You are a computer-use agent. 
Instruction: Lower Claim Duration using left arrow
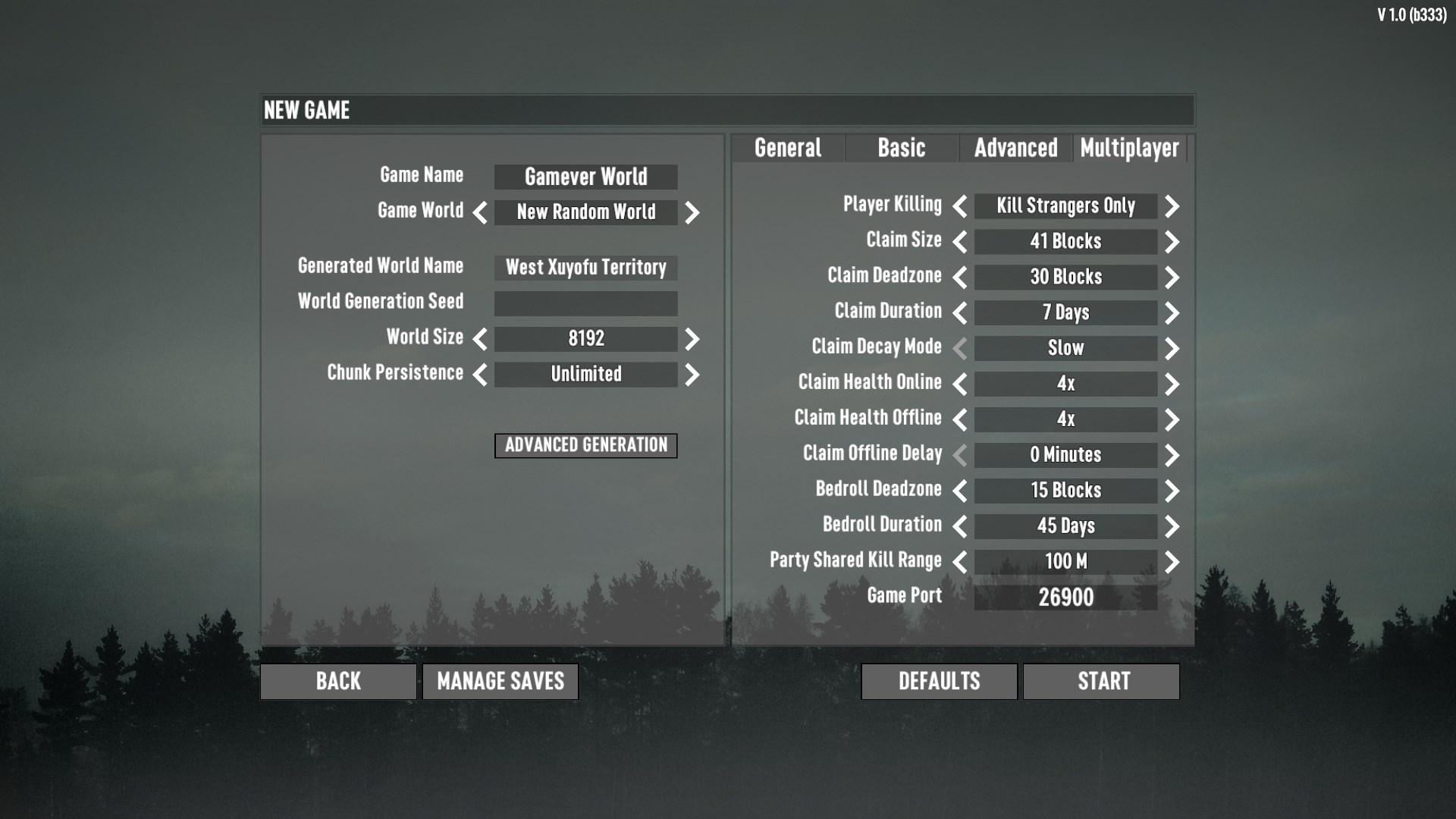(959, 312)
